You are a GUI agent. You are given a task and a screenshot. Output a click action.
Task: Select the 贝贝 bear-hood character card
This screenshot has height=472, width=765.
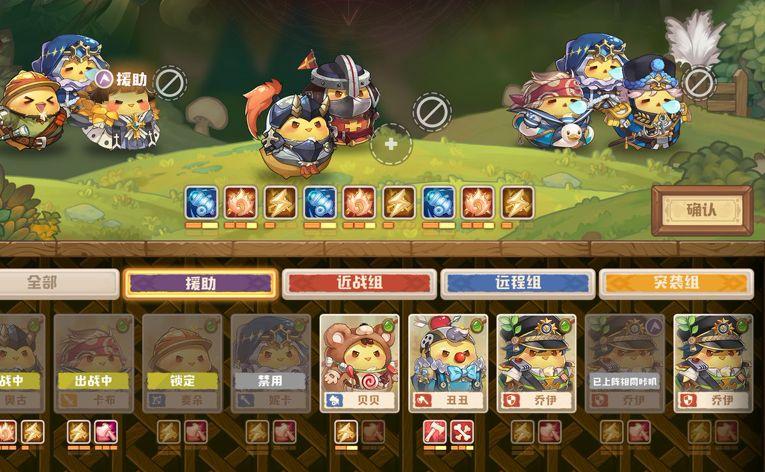click(359, 364)
